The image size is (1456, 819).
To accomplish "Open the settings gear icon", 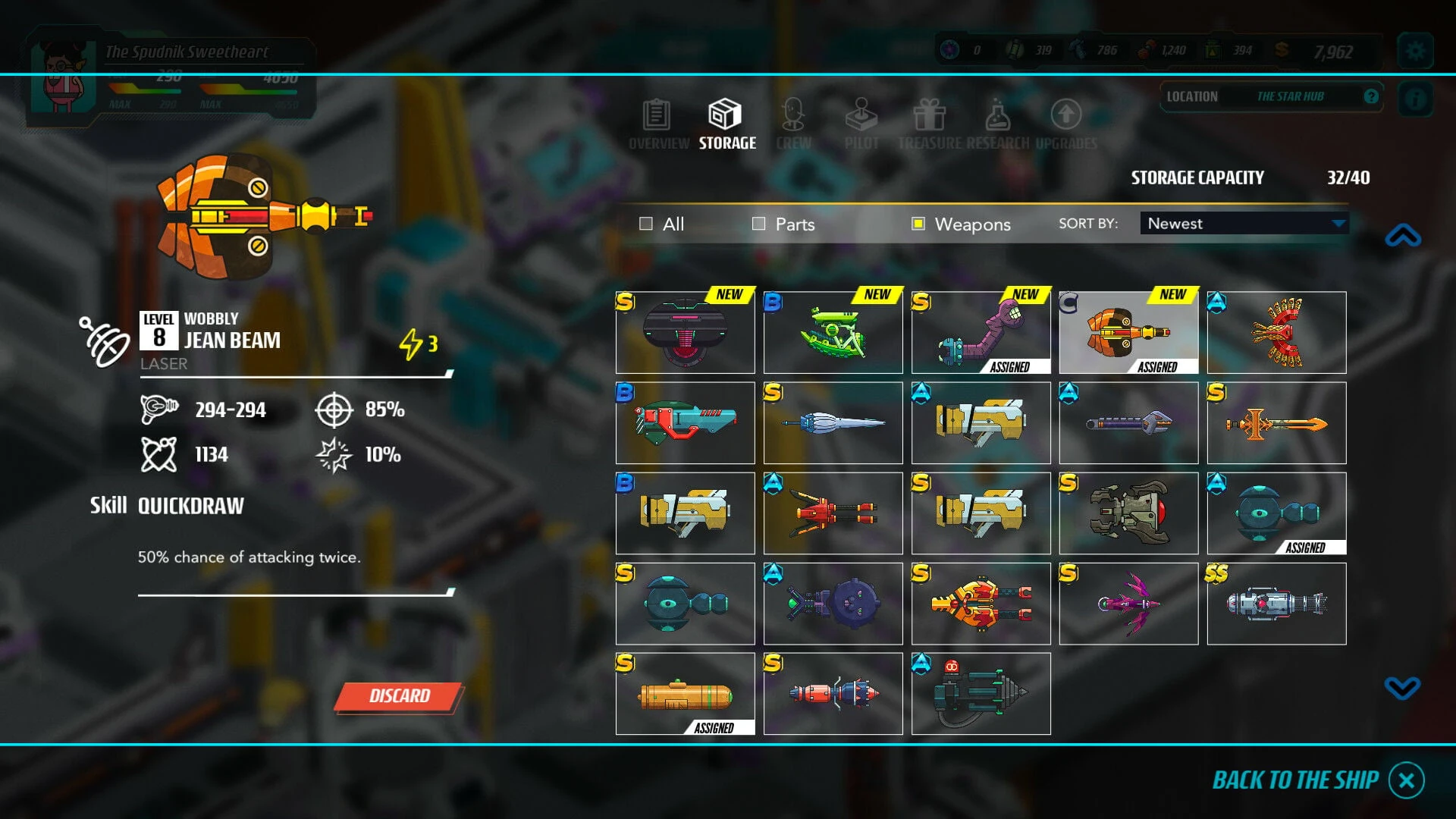I will pyautogui.click(x=1415, y=51).
